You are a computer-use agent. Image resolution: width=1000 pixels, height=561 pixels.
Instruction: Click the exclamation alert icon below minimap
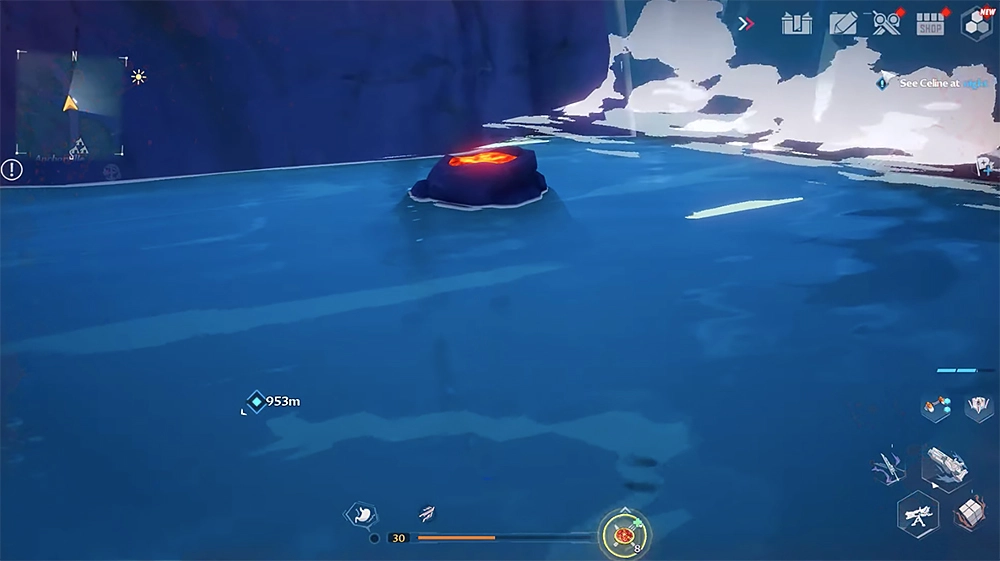(x=12, y=169)
